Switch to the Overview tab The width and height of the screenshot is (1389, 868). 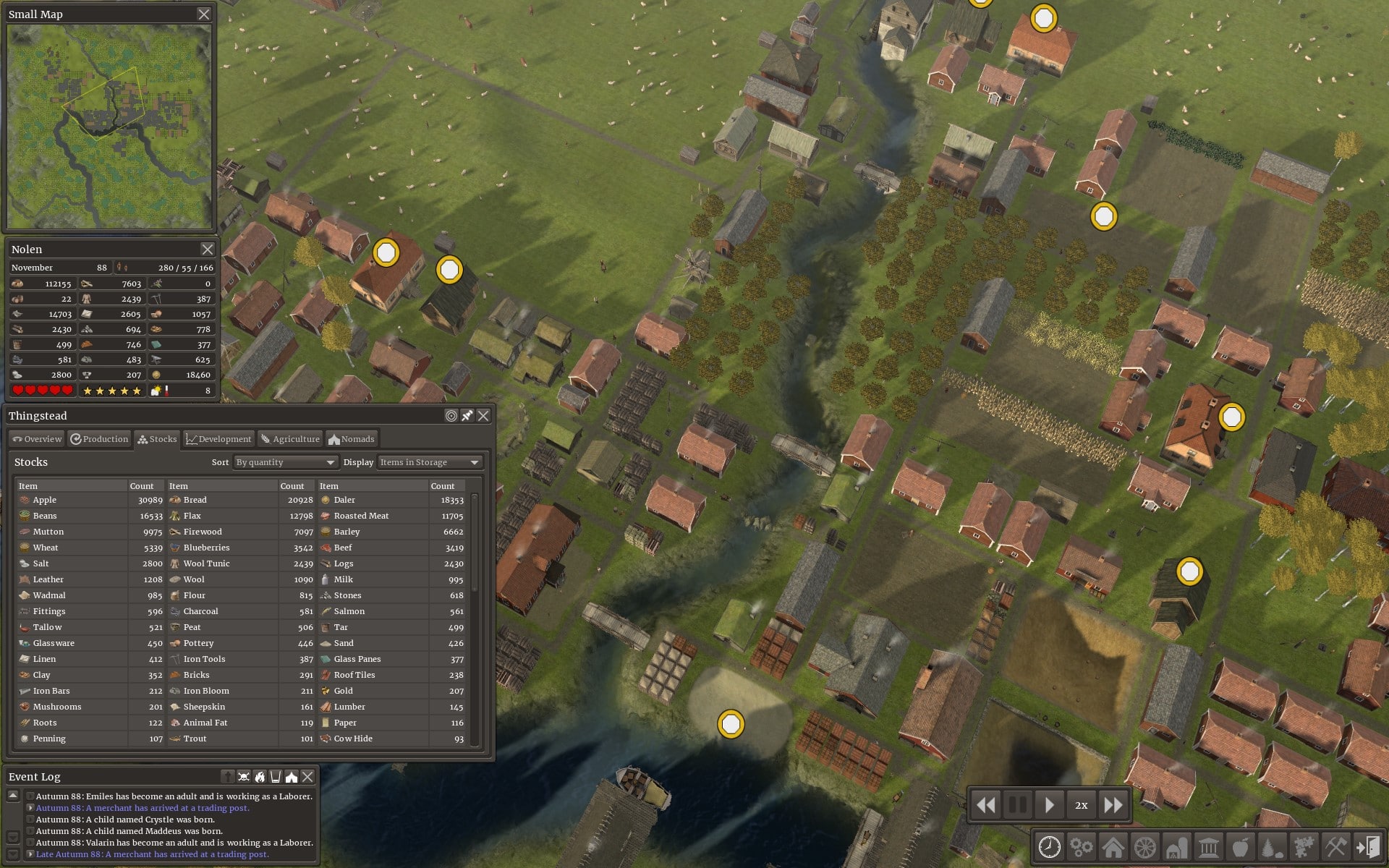pyautogui.click(x=37, y=439)
